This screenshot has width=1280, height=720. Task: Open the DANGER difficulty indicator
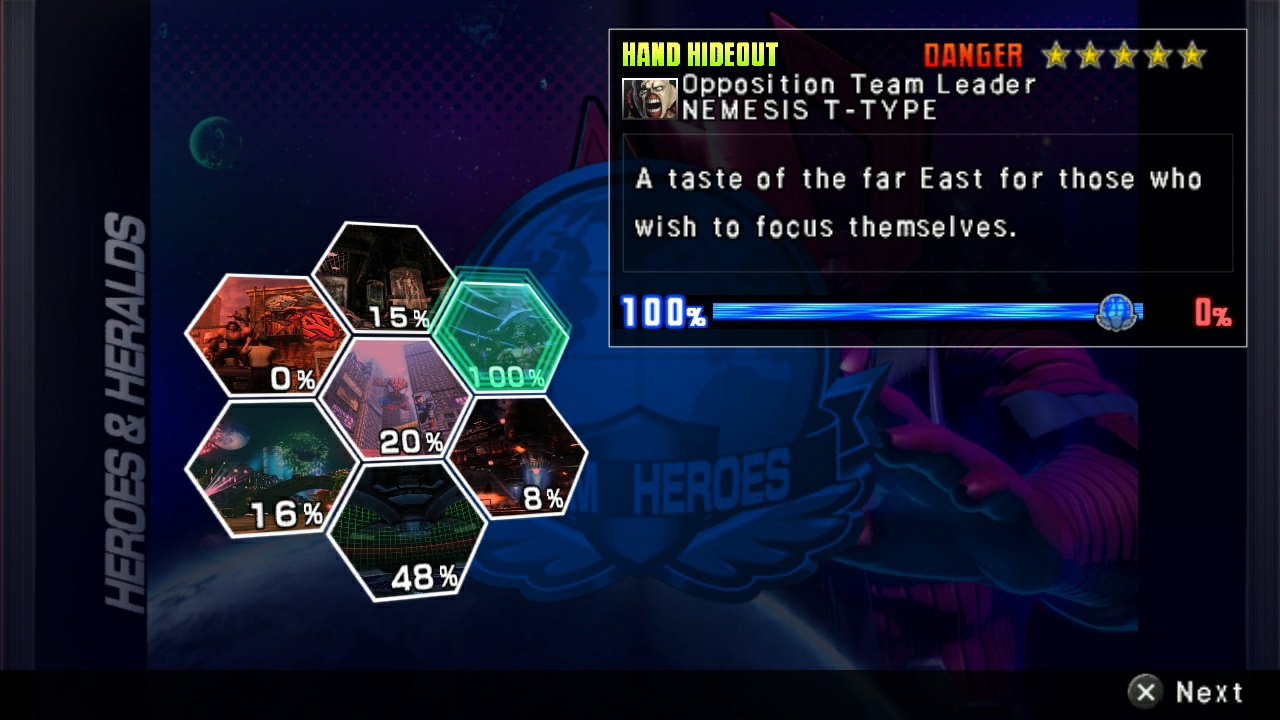(x=973, y=55)
